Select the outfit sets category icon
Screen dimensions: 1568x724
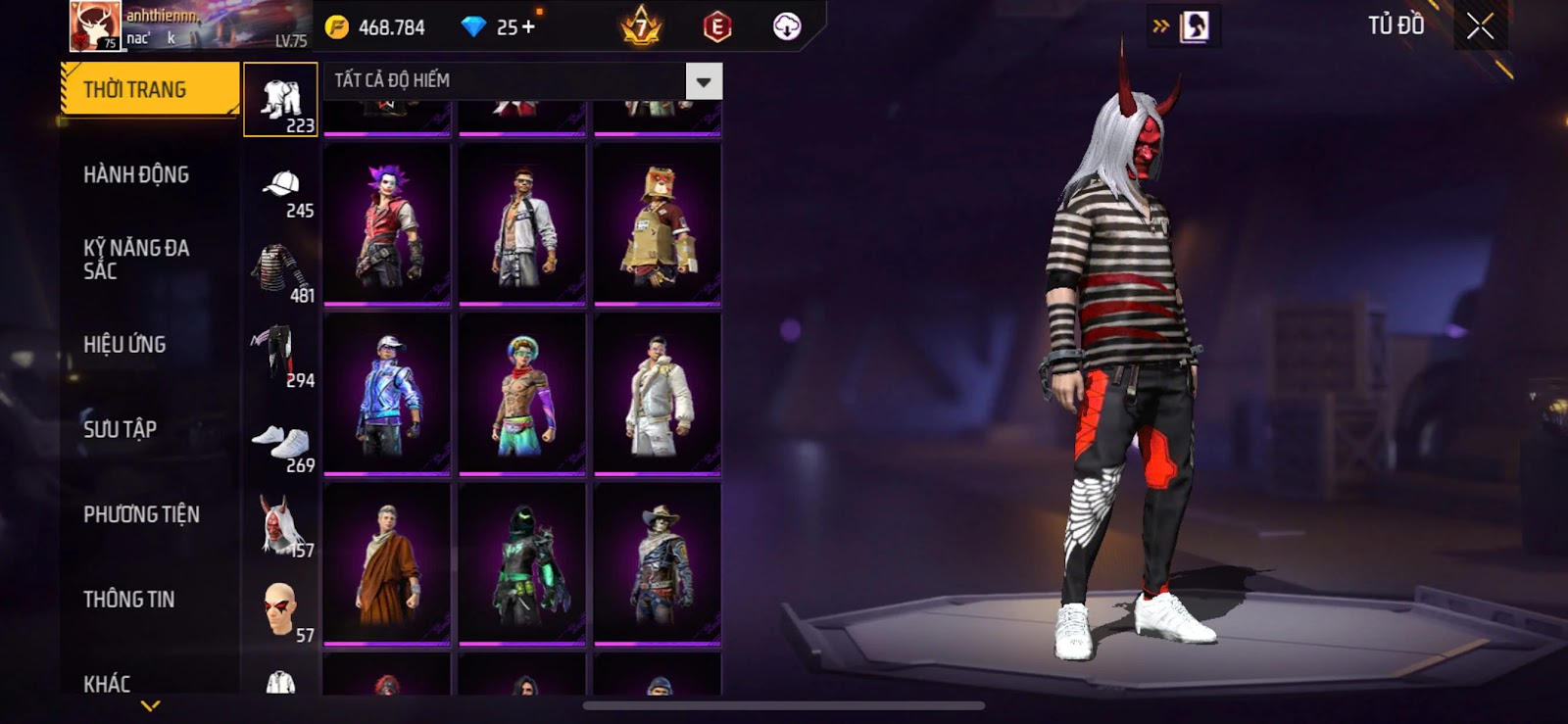coord(281,100)
